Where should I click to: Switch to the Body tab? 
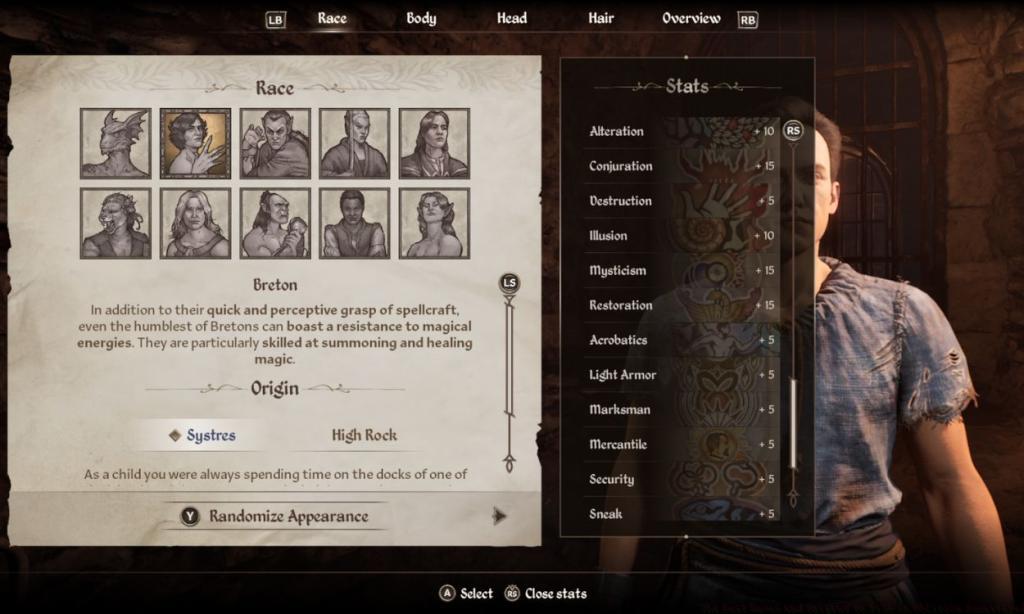coord(421,18)
